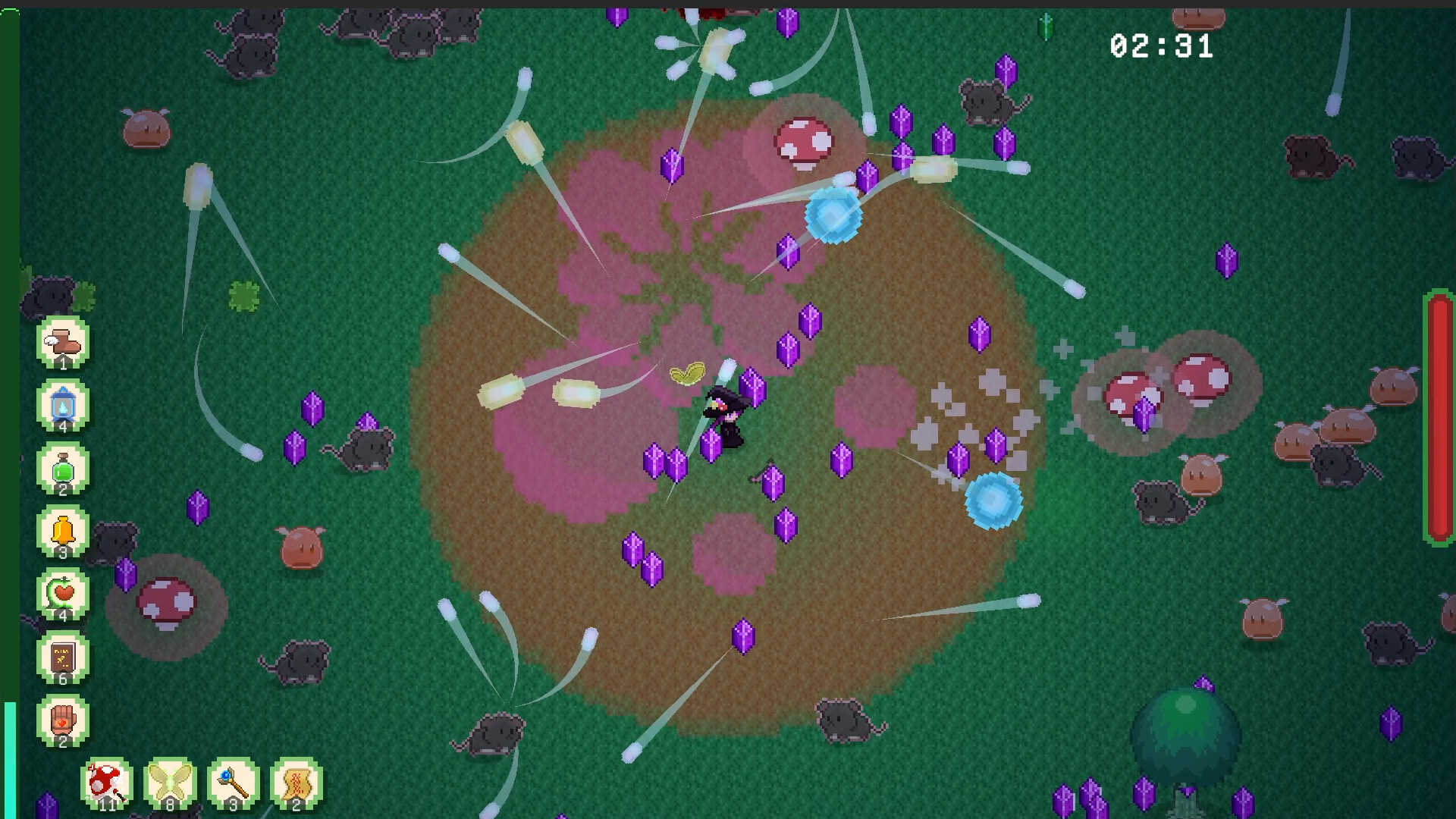
Task: Click the scroll item showing count 2
Action: [x=296, y=783]
